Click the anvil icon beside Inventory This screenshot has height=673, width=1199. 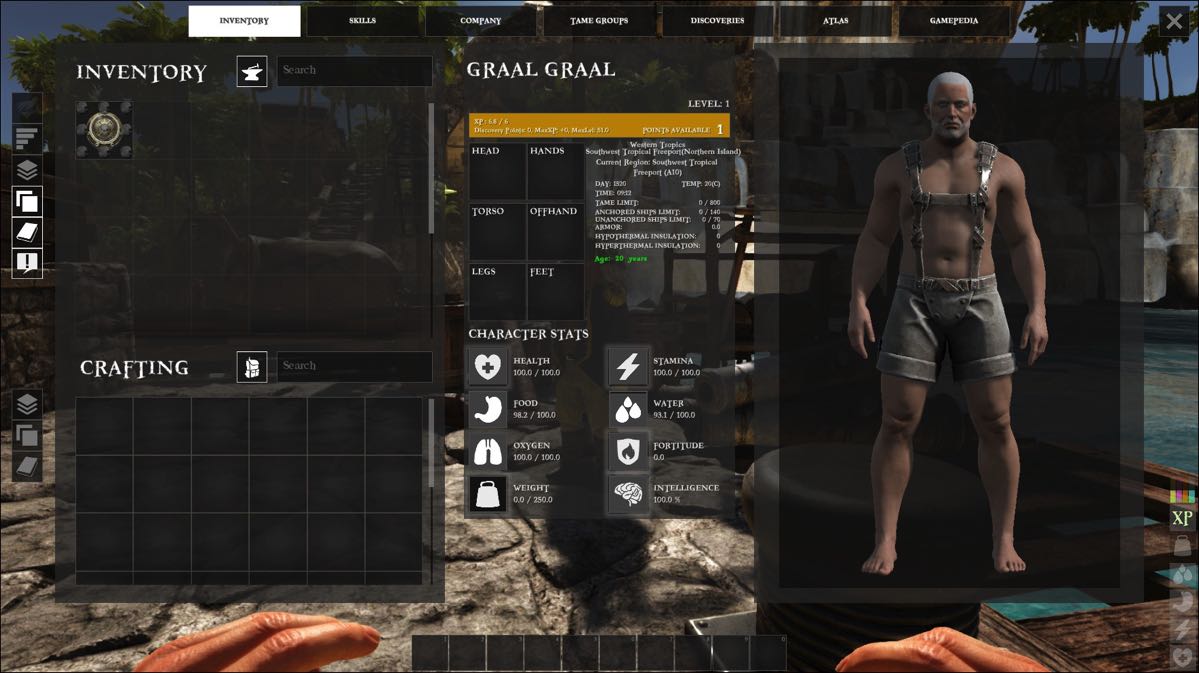252,71
